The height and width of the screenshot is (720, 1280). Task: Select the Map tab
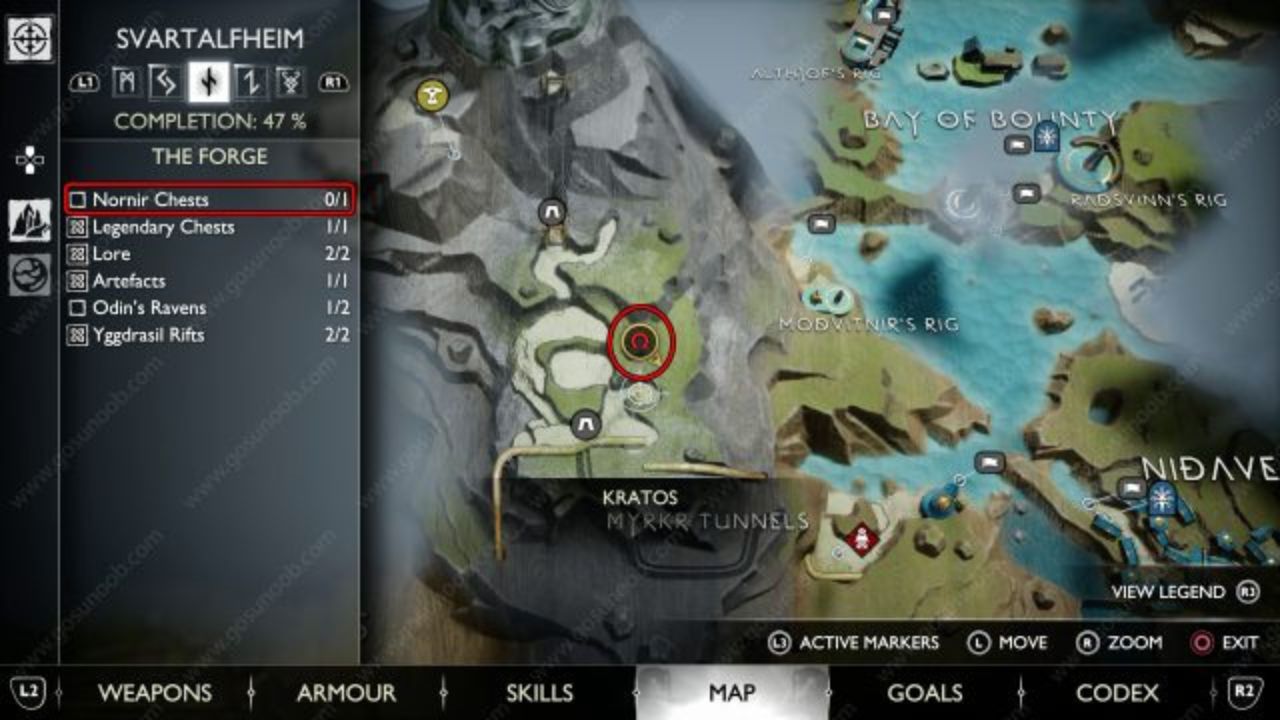(x=732, y=693)
